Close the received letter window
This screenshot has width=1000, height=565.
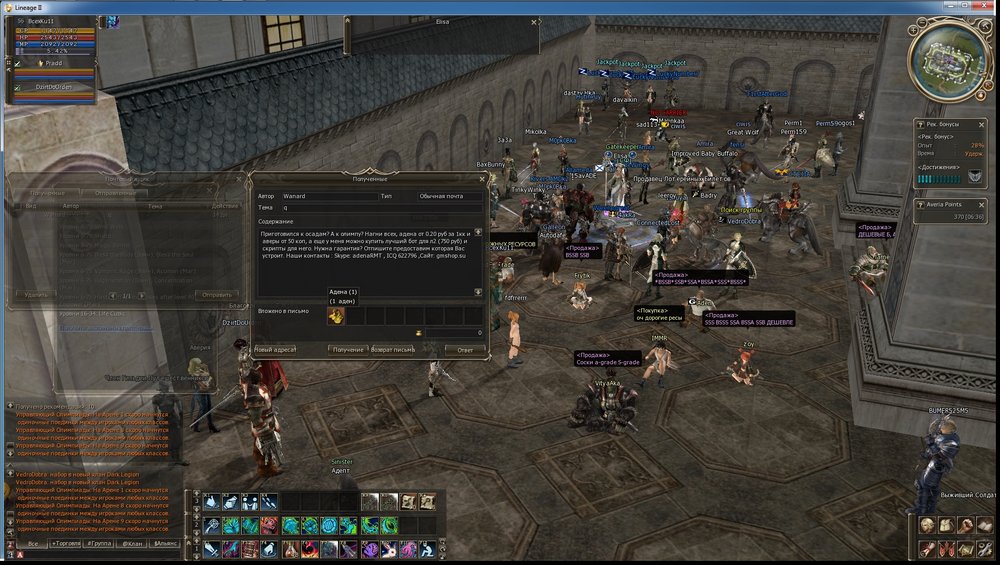point(483,179)
